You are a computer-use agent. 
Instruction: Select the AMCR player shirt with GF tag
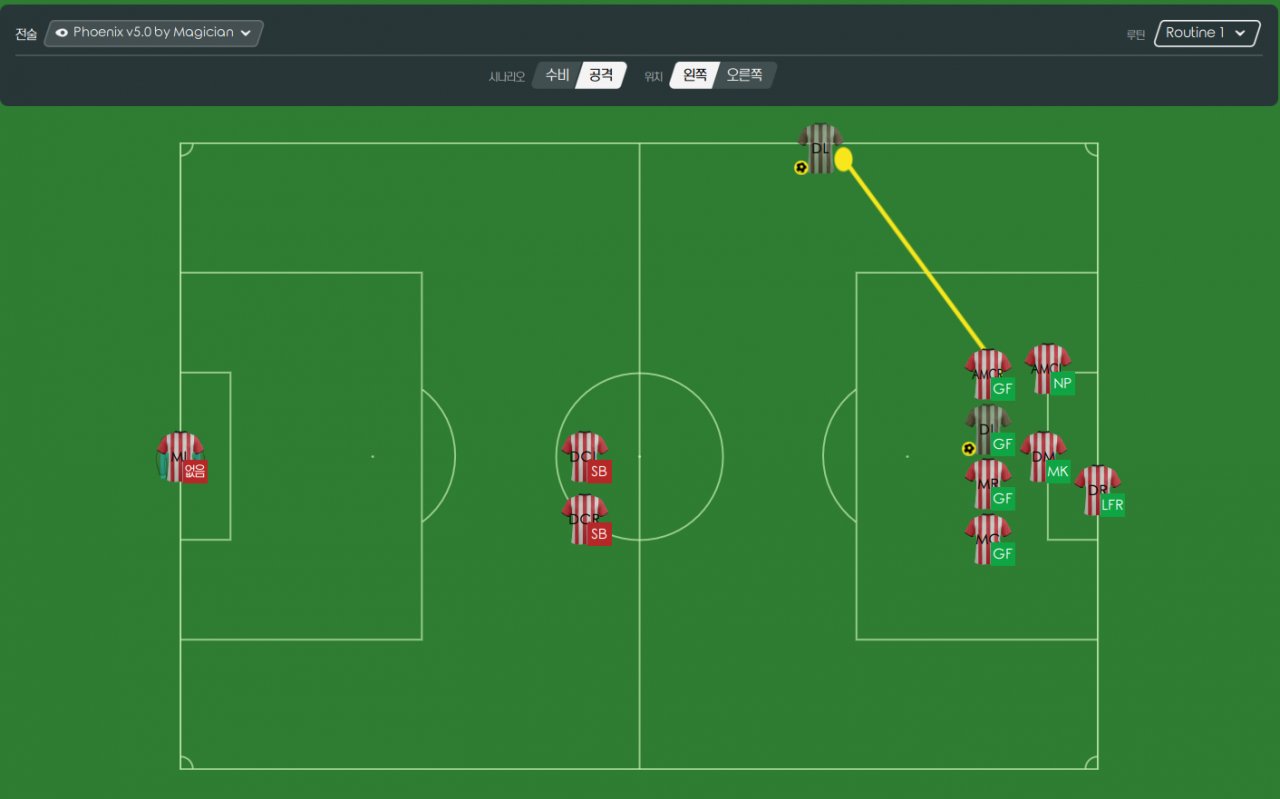point(987,374)
